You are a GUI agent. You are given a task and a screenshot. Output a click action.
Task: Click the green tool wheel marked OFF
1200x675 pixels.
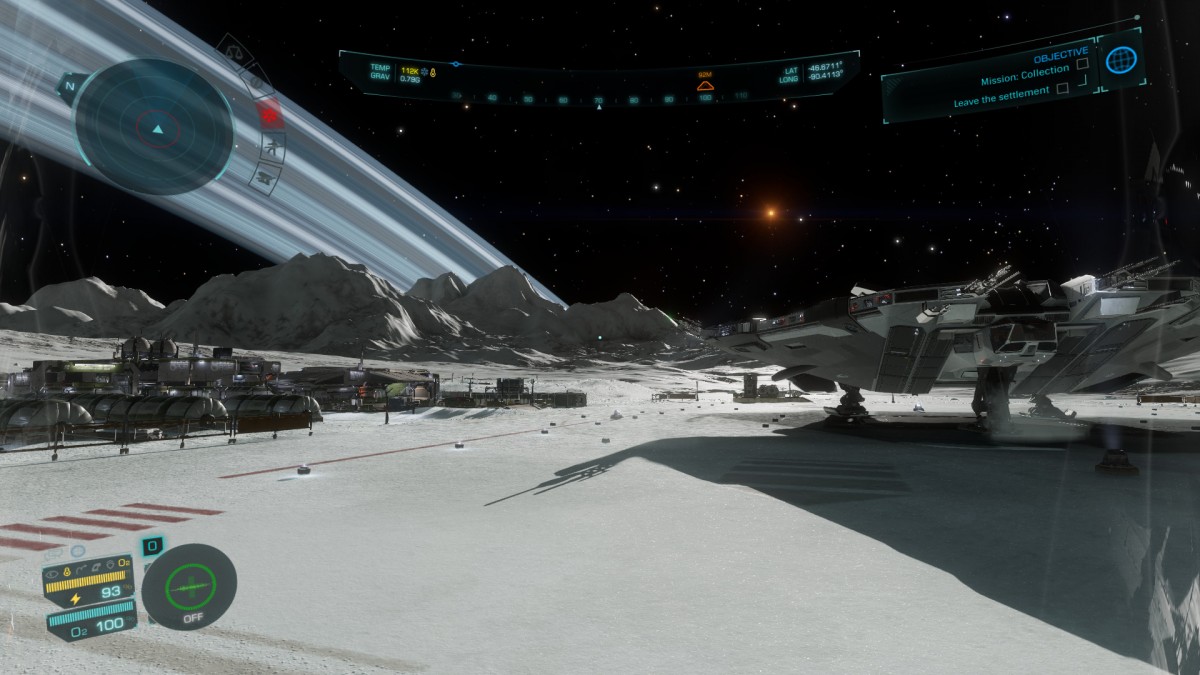click(189, 585)
